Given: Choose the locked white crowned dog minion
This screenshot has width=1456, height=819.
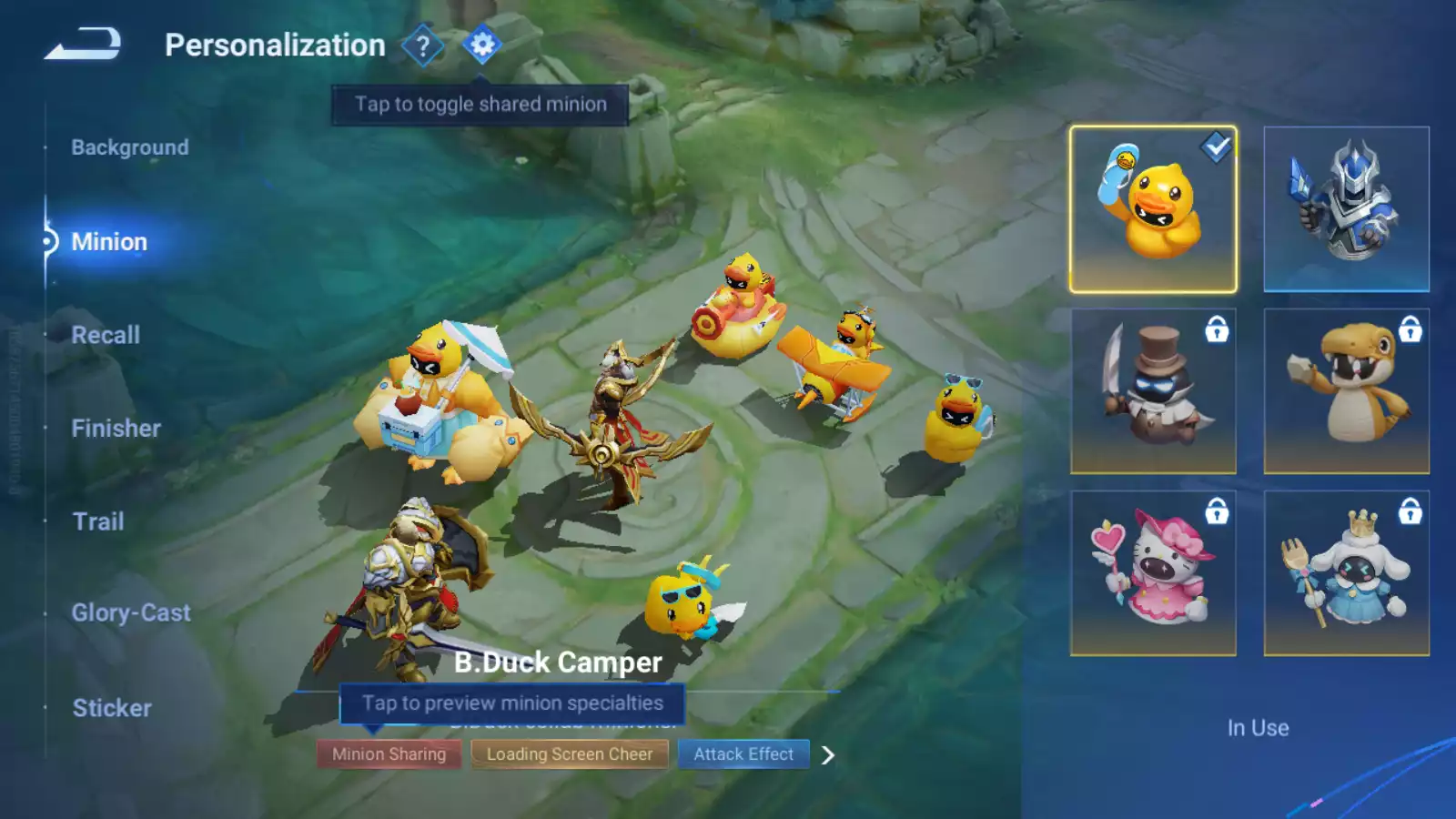Looking at the screenshot, I should tap(1346, 573).
